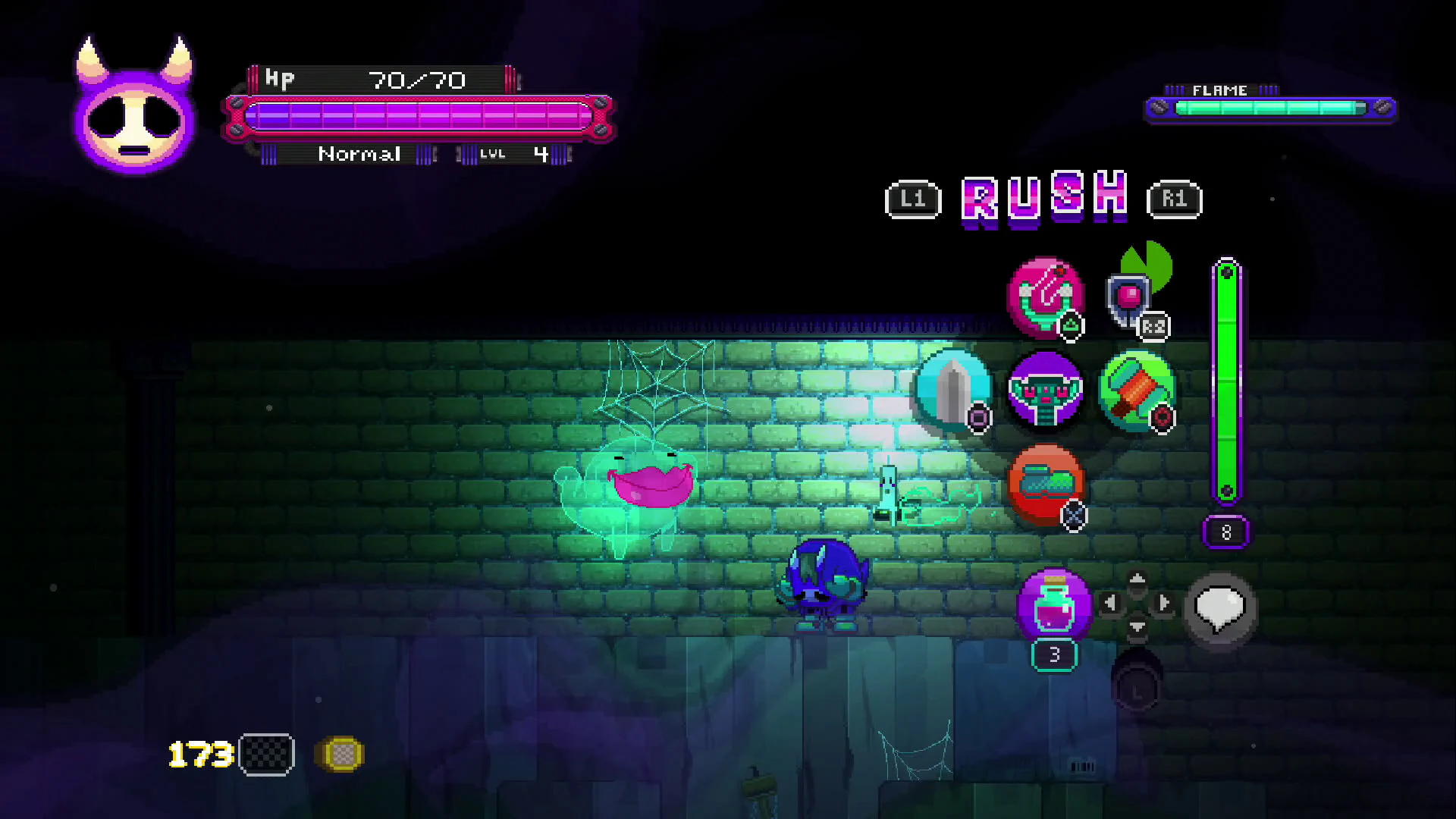Image resolution: width=1456 pixels, height=819 pixels.
Task: Click the RUSH ability title
Action: [1044, 199]
